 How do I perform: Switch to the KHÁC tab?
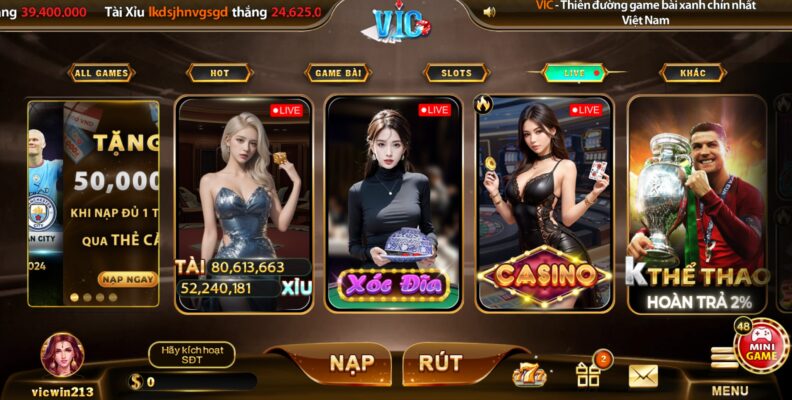(692, 73)
